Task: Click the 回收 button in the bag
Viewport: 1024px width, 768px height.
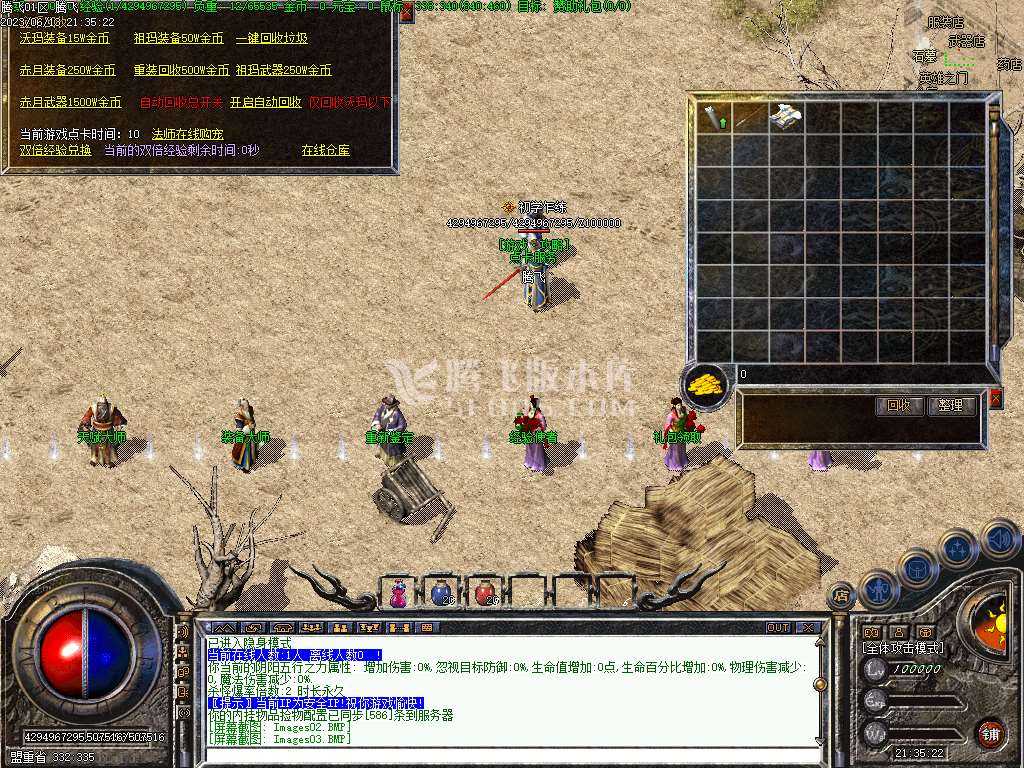Action: click(897, 406)
